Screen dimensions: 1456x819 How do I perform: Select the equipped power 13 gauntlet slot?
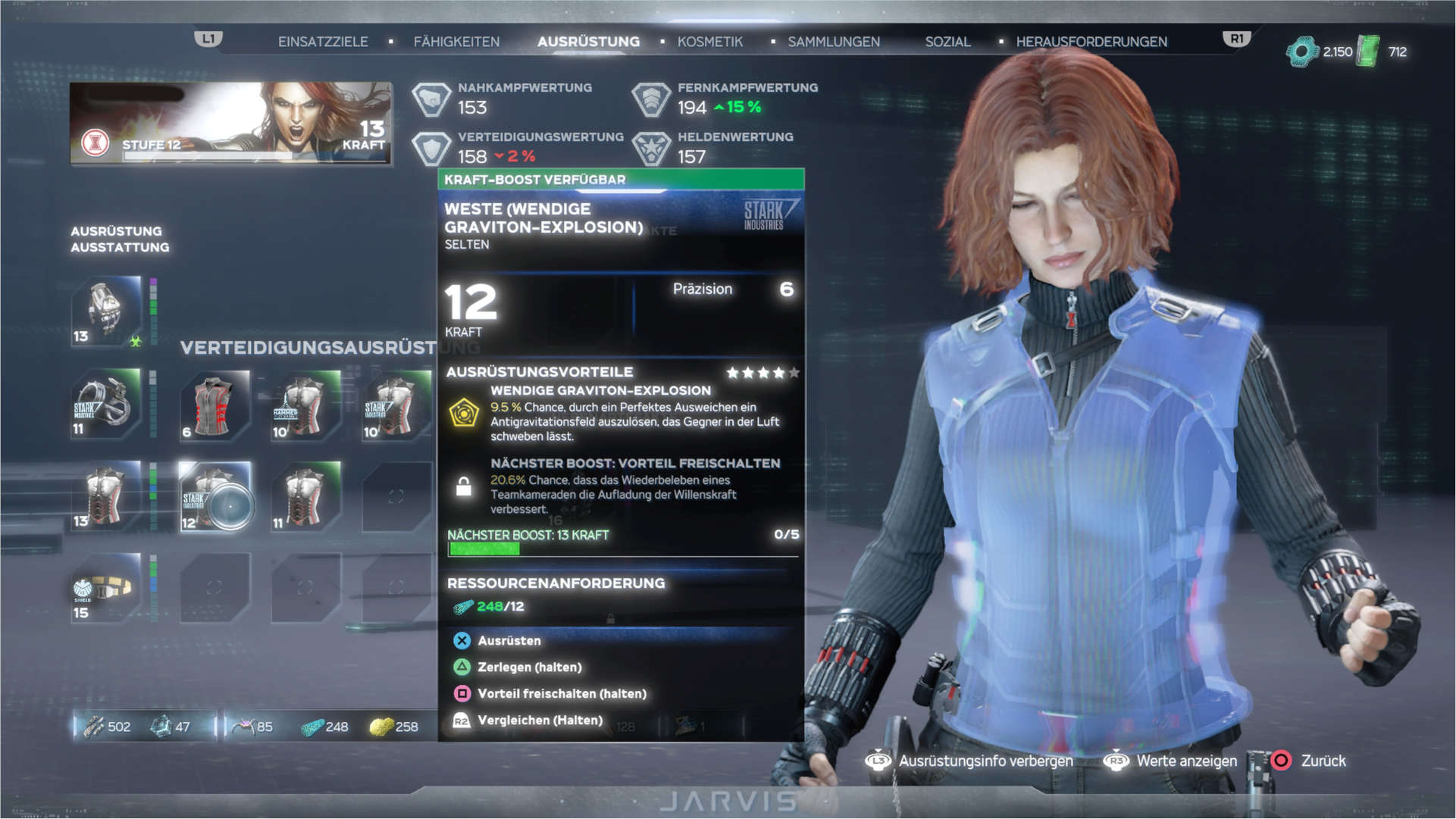coord(106,311)
